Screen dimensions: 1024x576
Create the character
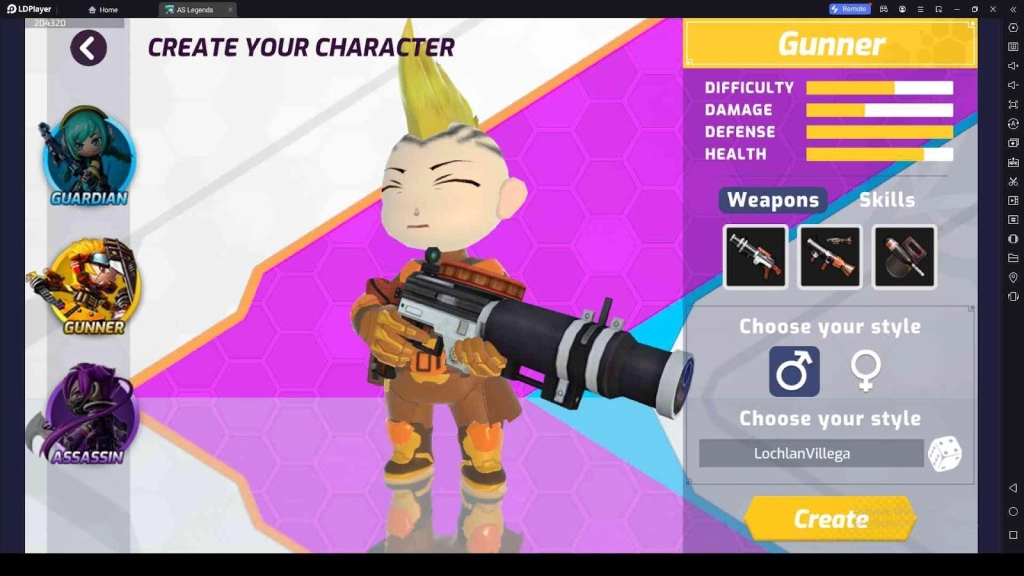[830, 518]
